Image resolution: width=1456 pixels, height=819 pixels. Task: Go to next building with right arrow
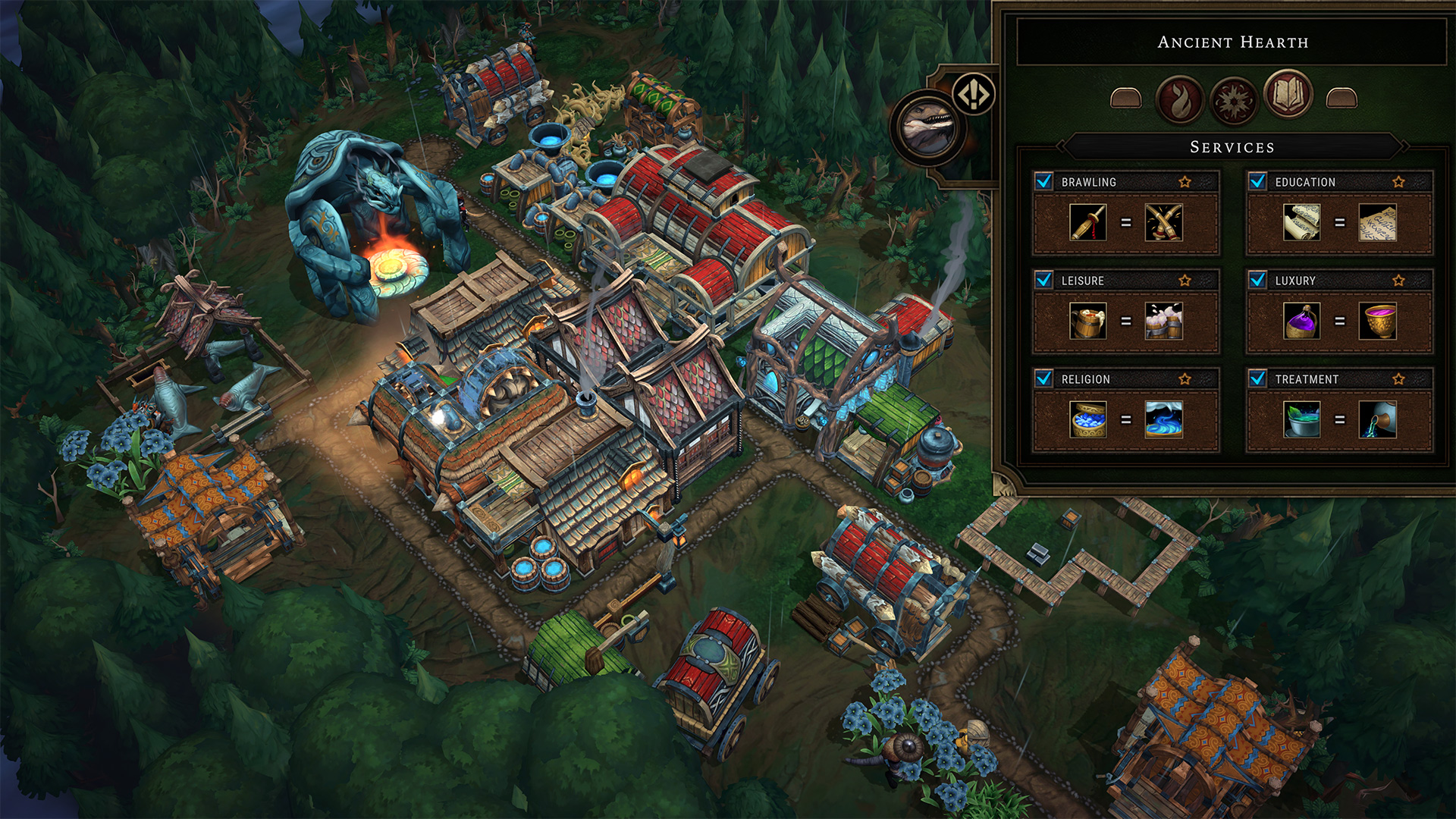[x=1341, y=99]
